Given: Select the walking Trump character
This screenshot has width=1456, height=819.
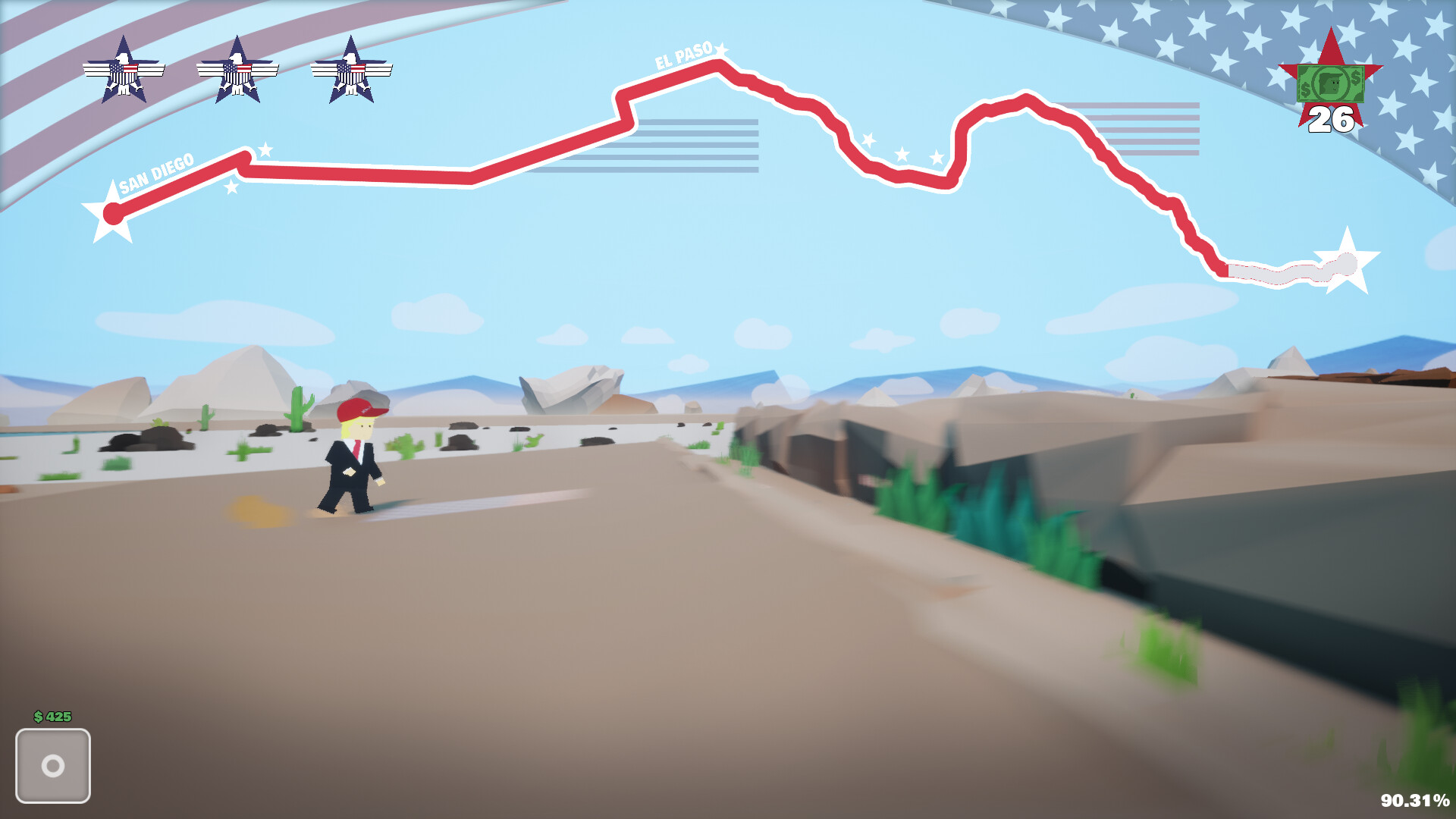Looking at the screenshot, I should click(x=353, y=455).
